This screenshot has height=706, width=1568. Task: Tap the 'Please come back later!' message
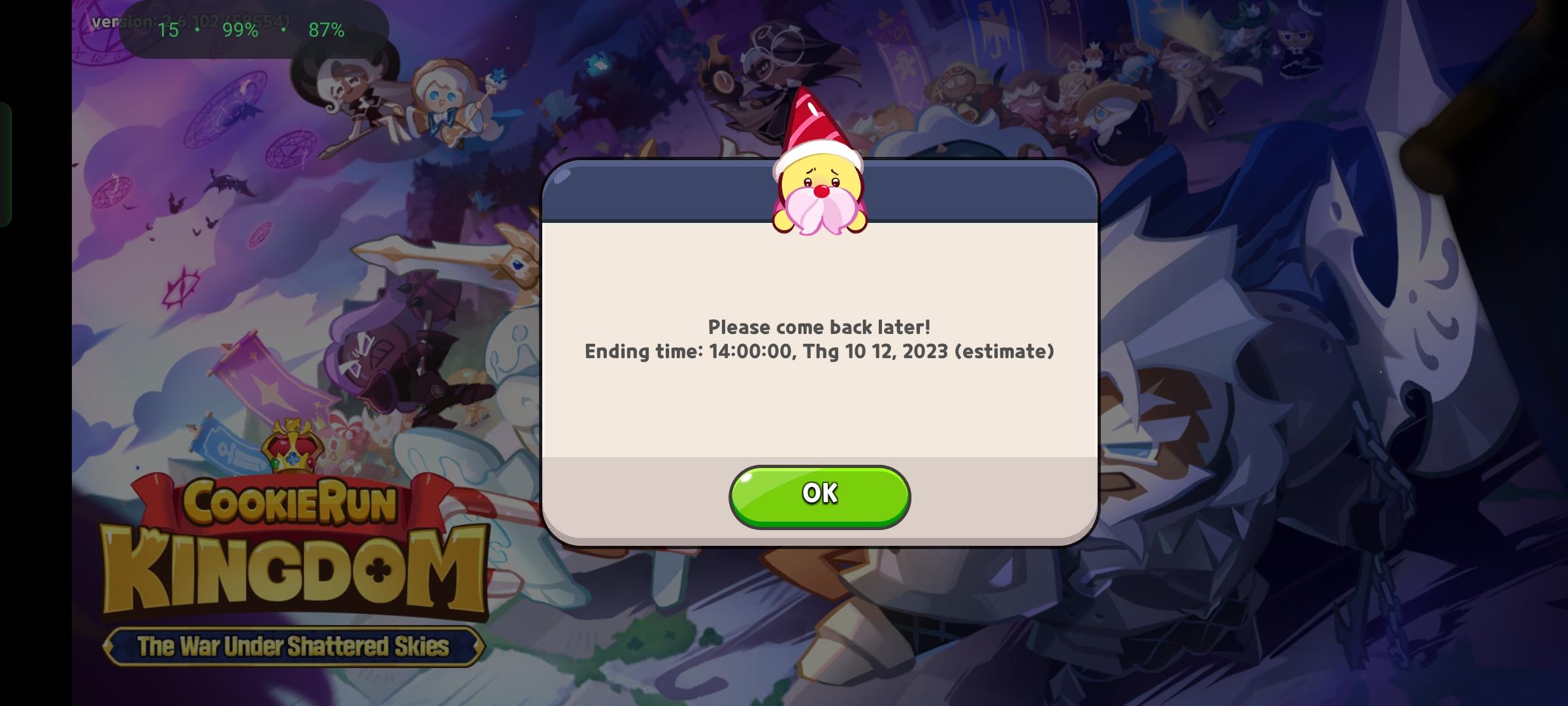click(x=820, y=327)
